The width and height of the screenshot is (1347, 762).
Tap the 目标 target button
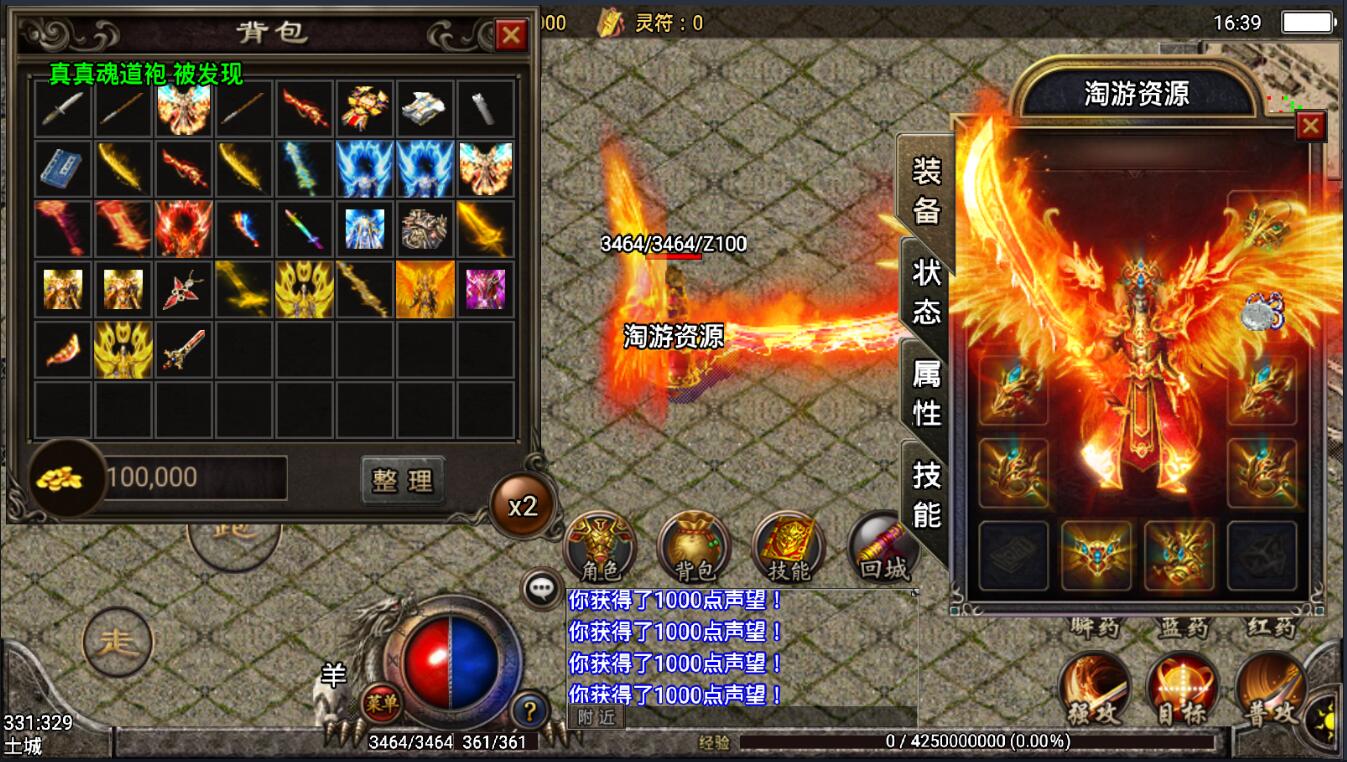coord(1182,690)
